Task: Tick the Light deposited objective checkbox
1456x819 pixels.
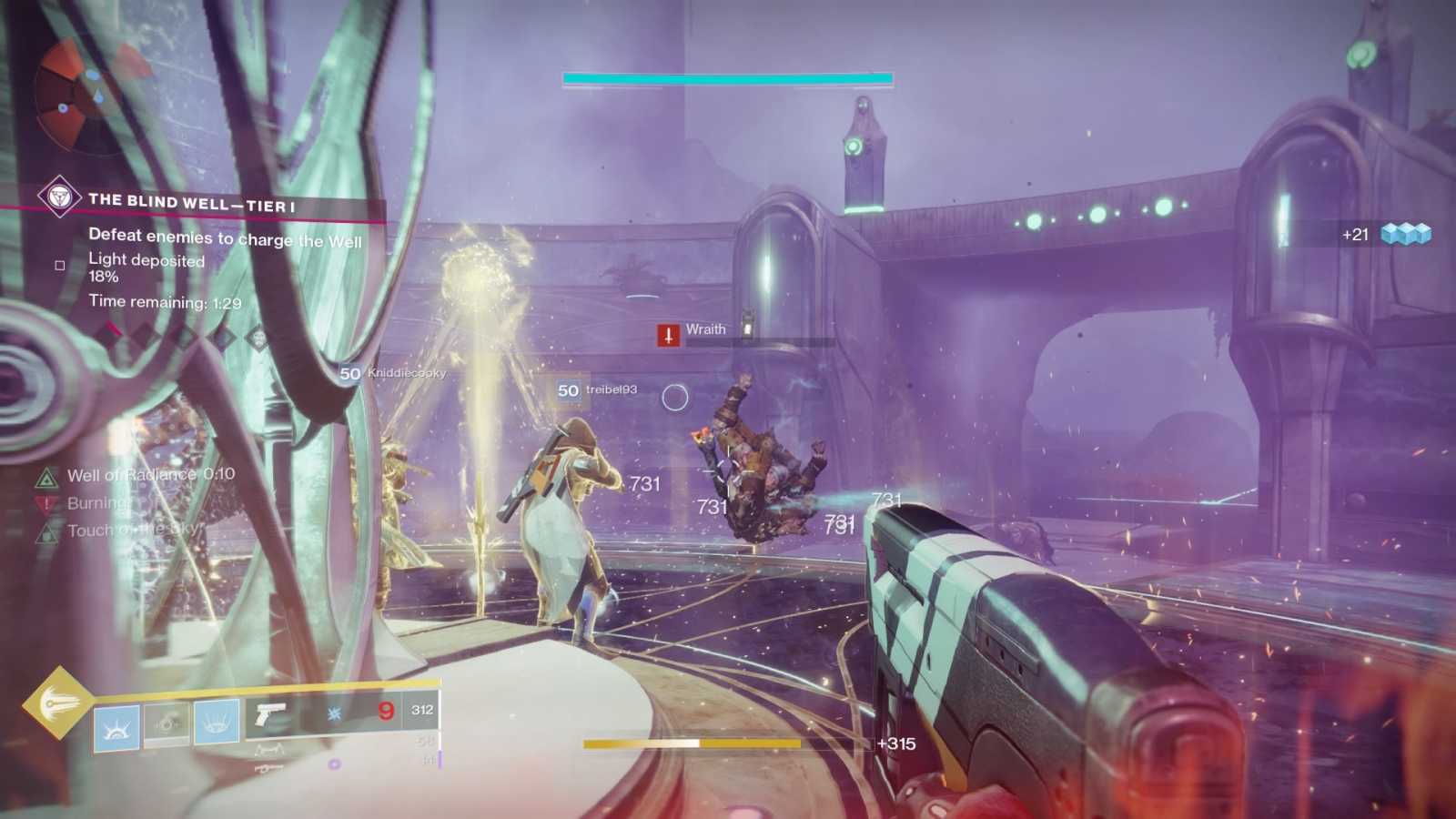Action: pos(60,266)
